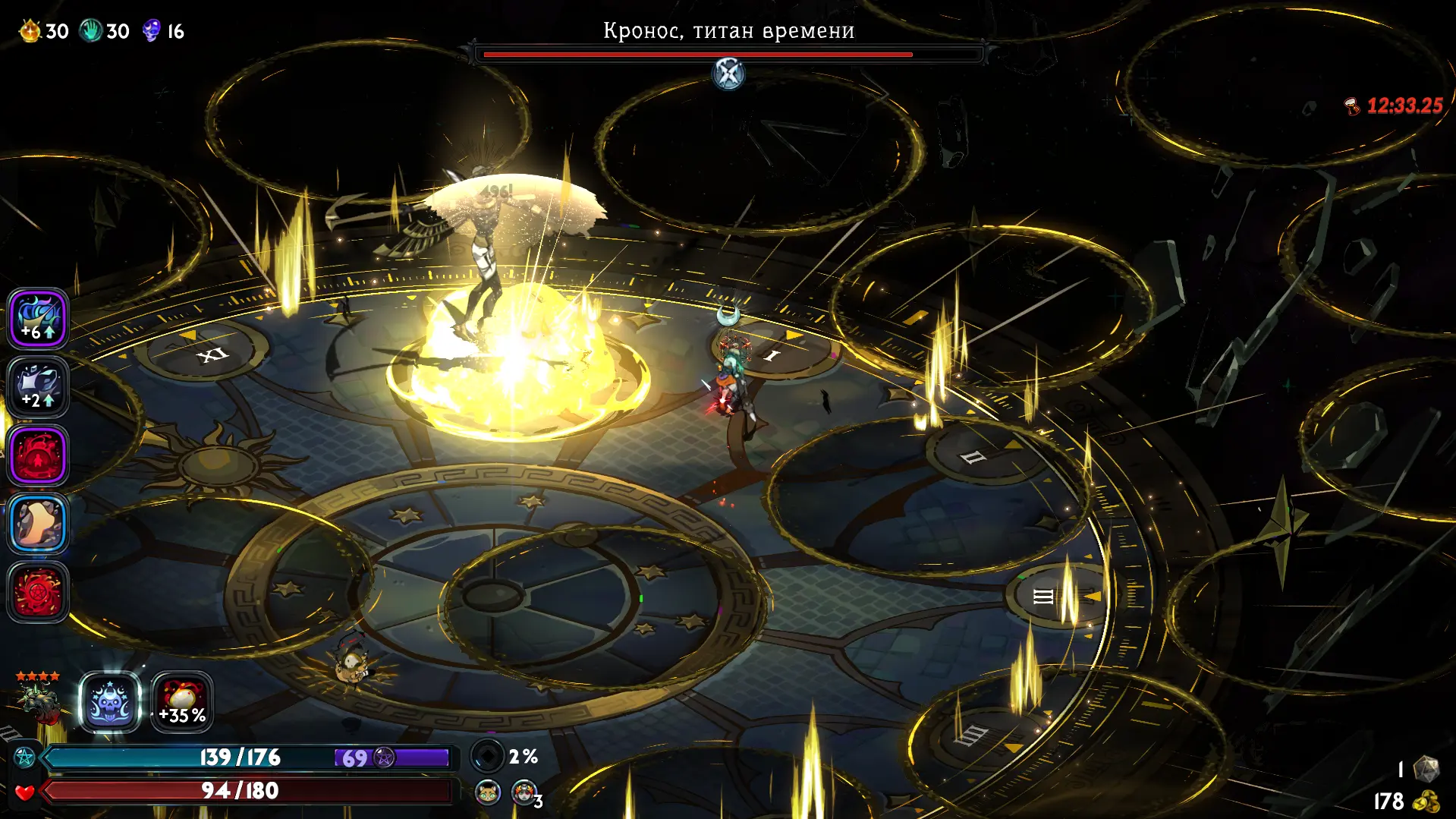The height and width of the screenshot is (819, 1456).
Task: Click the reroll dice icon
Action: (1426, 768)
